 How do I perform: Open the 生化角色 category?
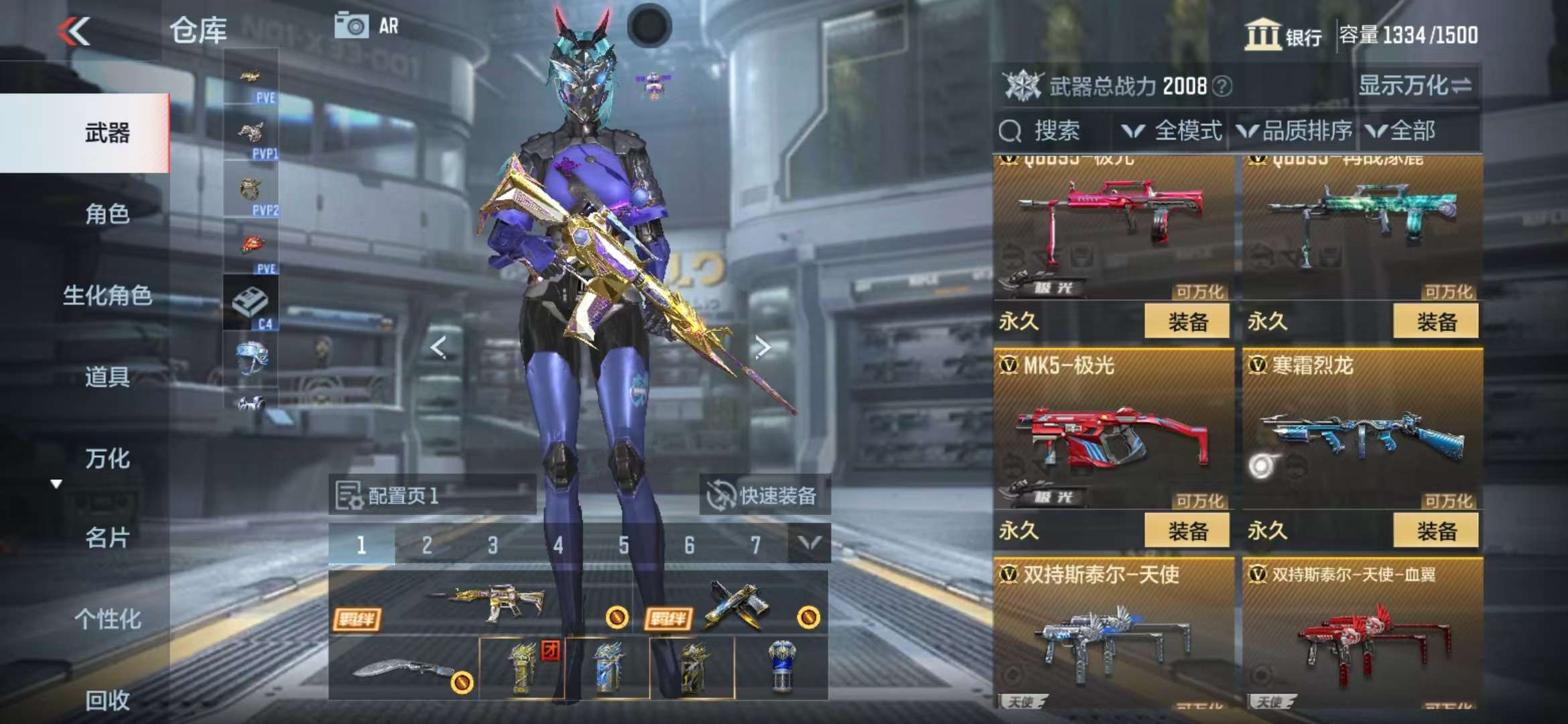pyautogui.click(x=107, y=296)
